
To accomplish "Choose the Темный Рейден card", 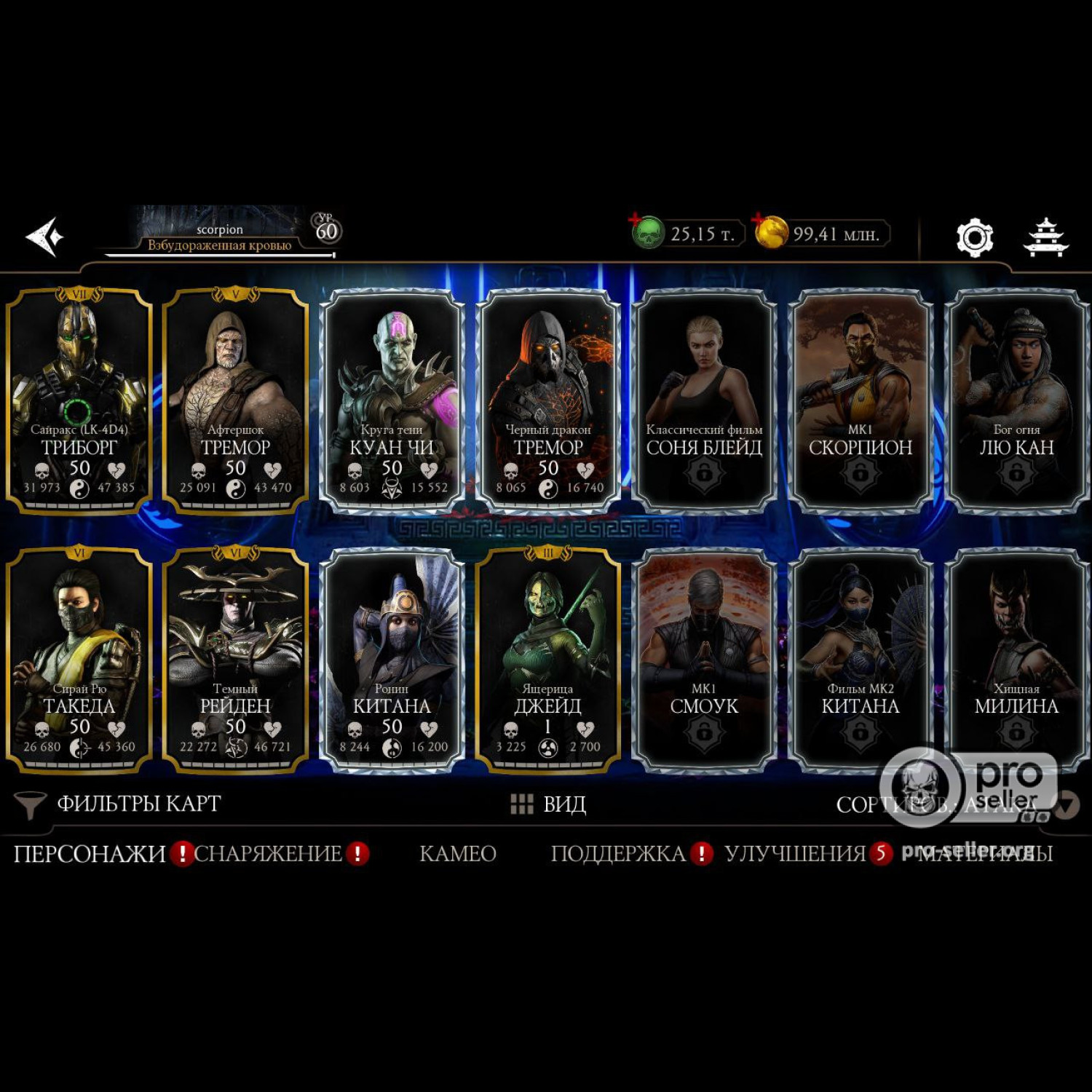I will tap(235, 659).
